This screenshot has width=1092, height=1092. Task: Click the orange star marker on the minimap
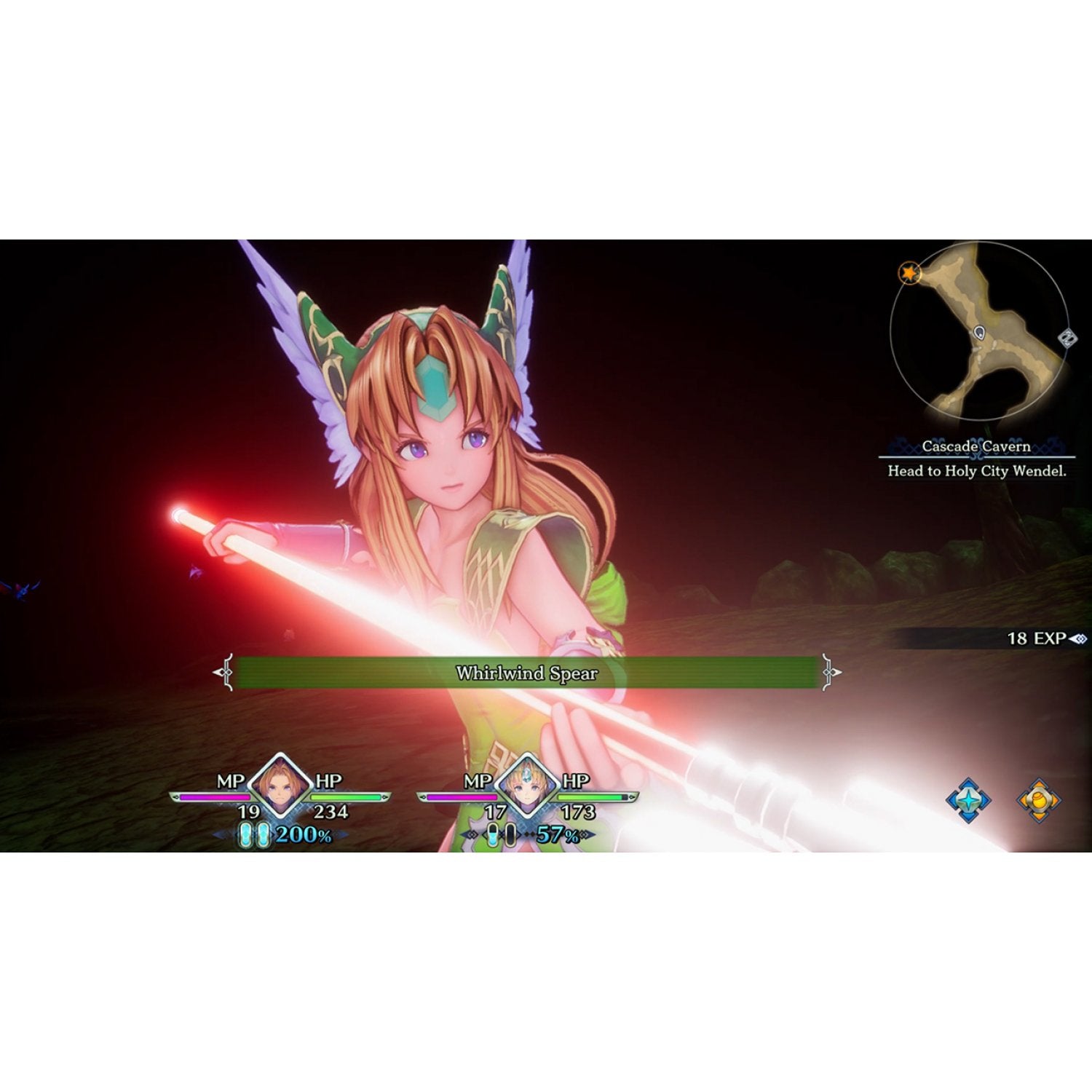click(910, 273)
